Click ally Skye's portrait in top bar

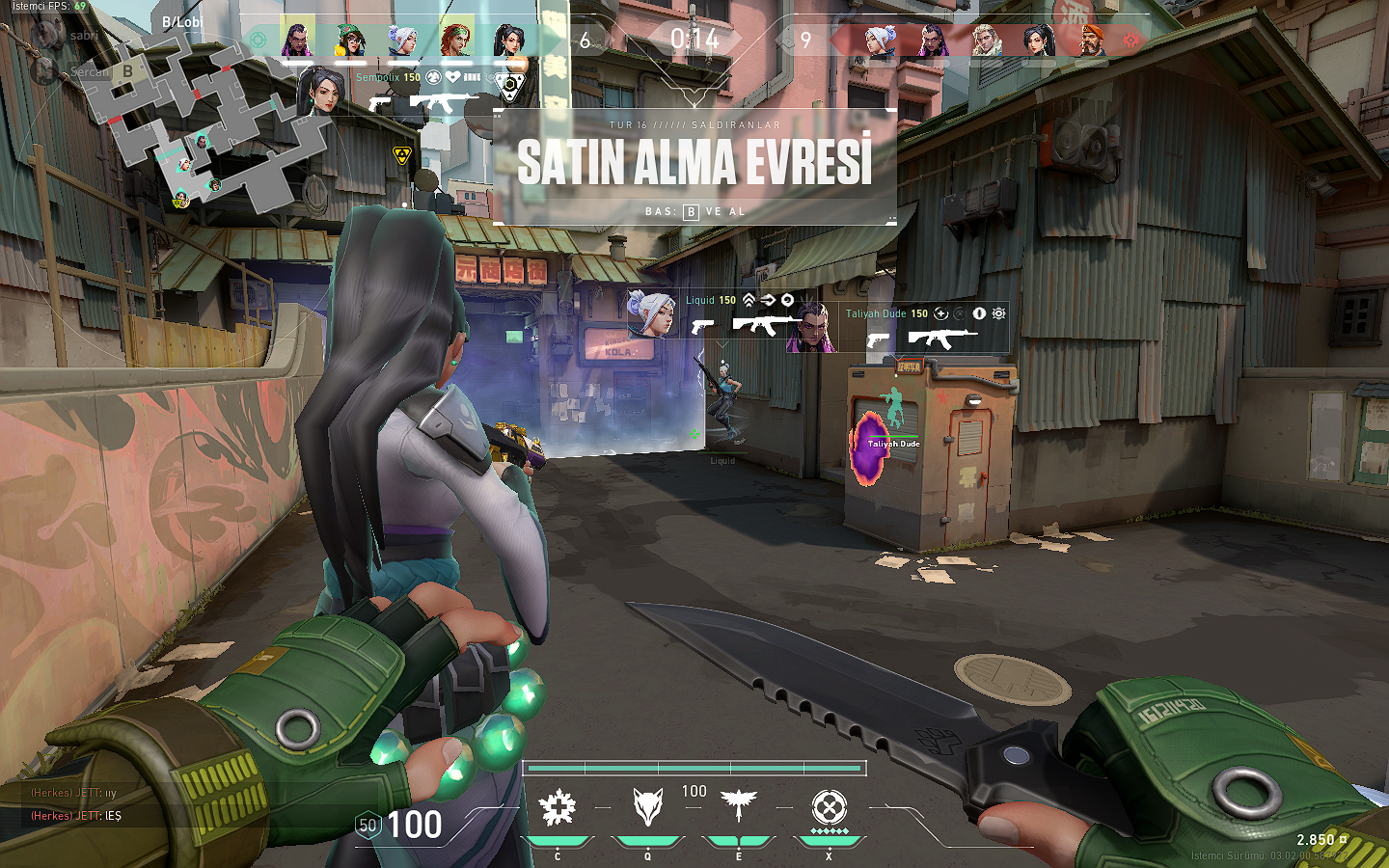pos(456,41)
